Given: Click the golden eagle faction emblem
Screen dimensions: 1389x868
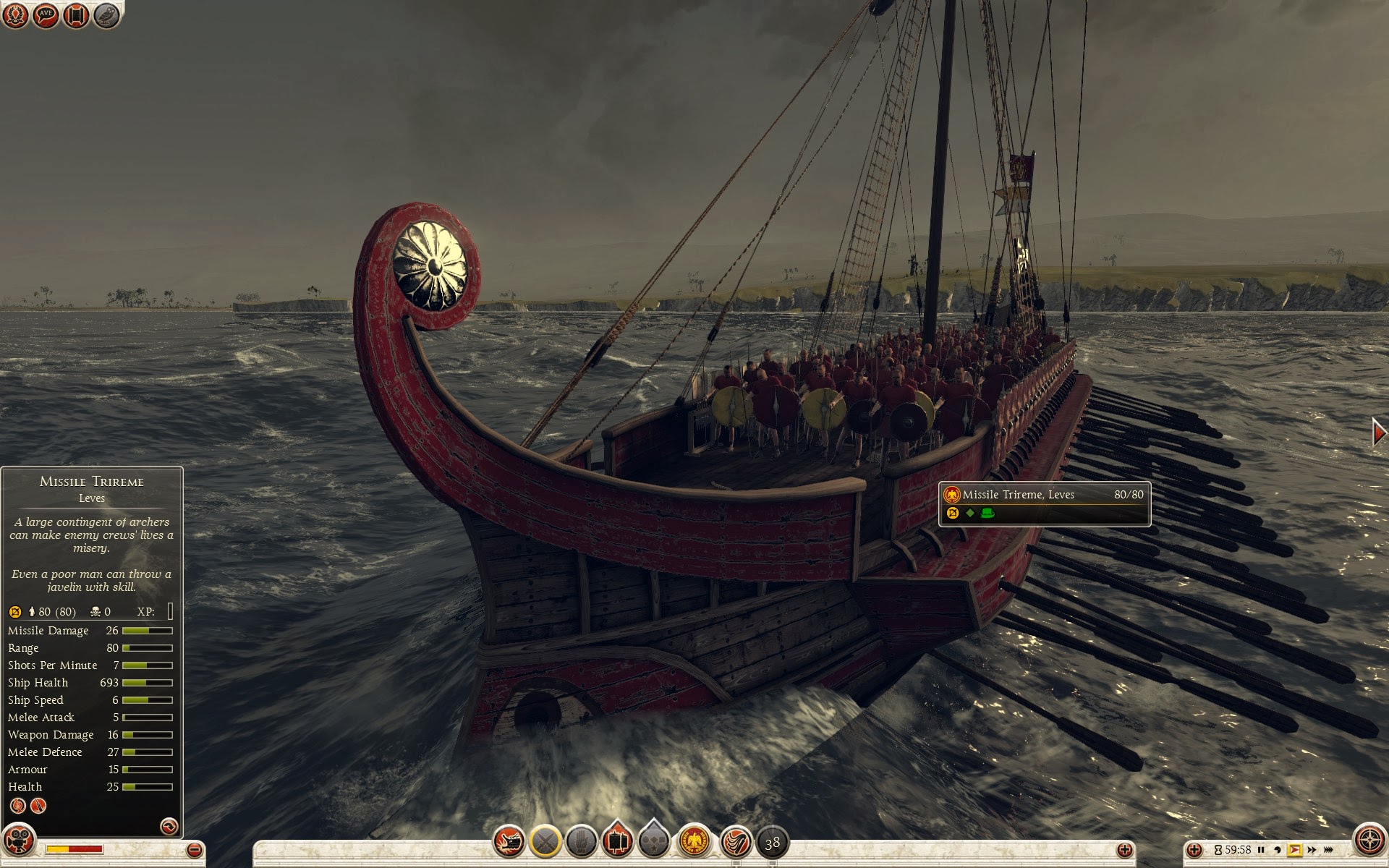Looking at the screenshot, I should (x=694, y=841).
